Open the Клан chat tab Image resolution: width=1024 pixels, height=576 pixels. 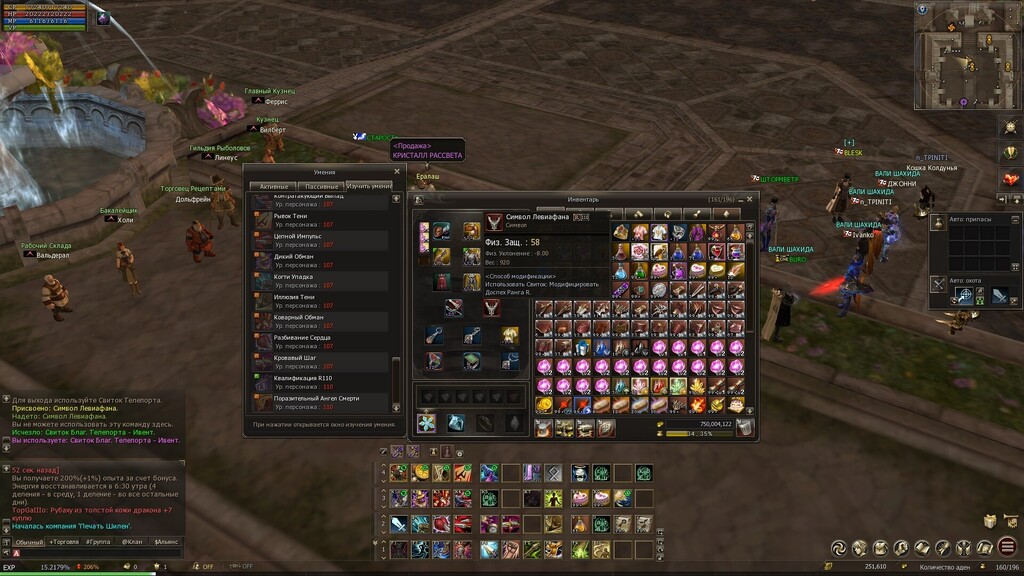132,542
